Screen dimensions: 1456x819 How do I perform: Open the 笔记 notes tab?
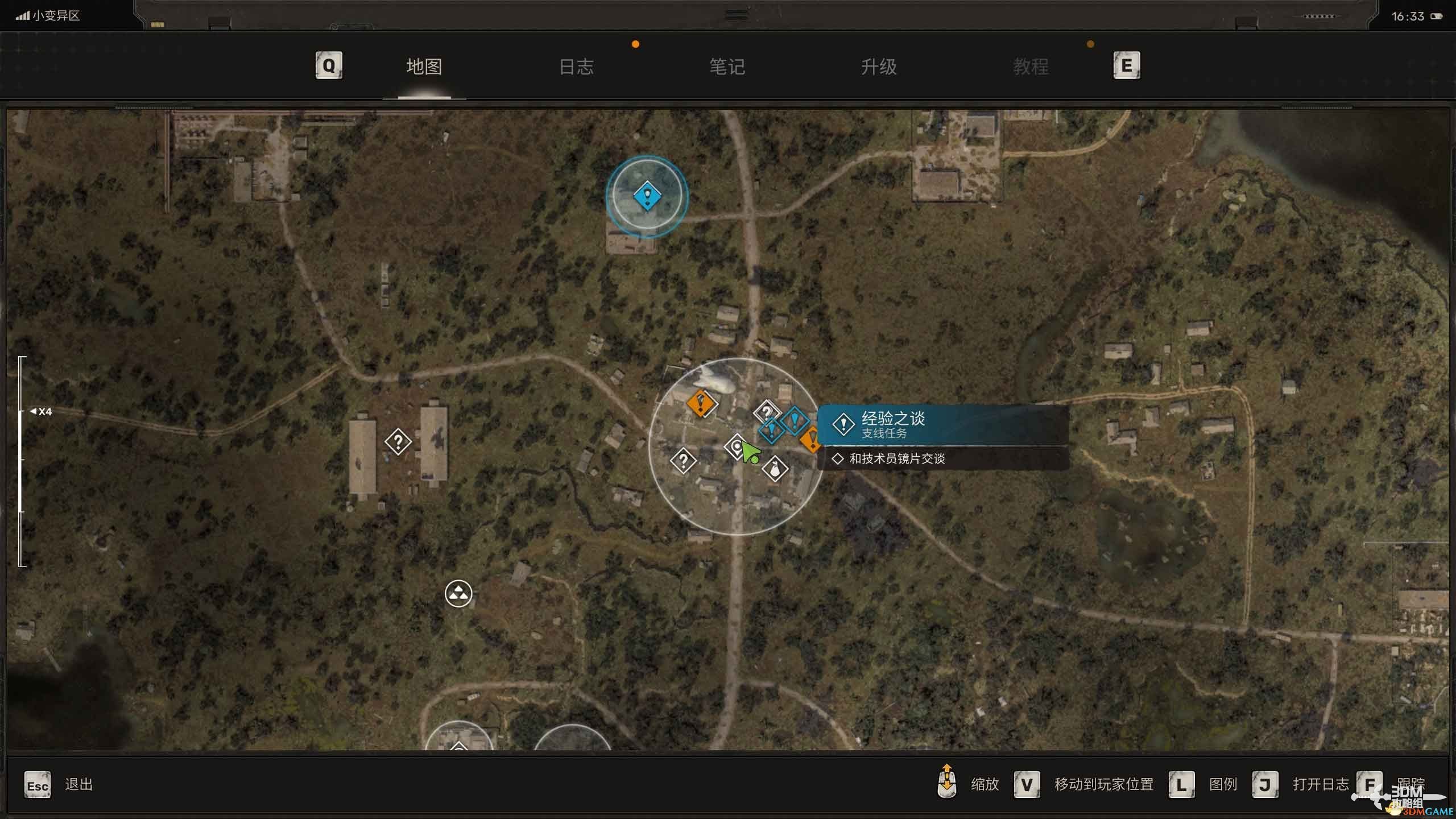coord(727,67)
